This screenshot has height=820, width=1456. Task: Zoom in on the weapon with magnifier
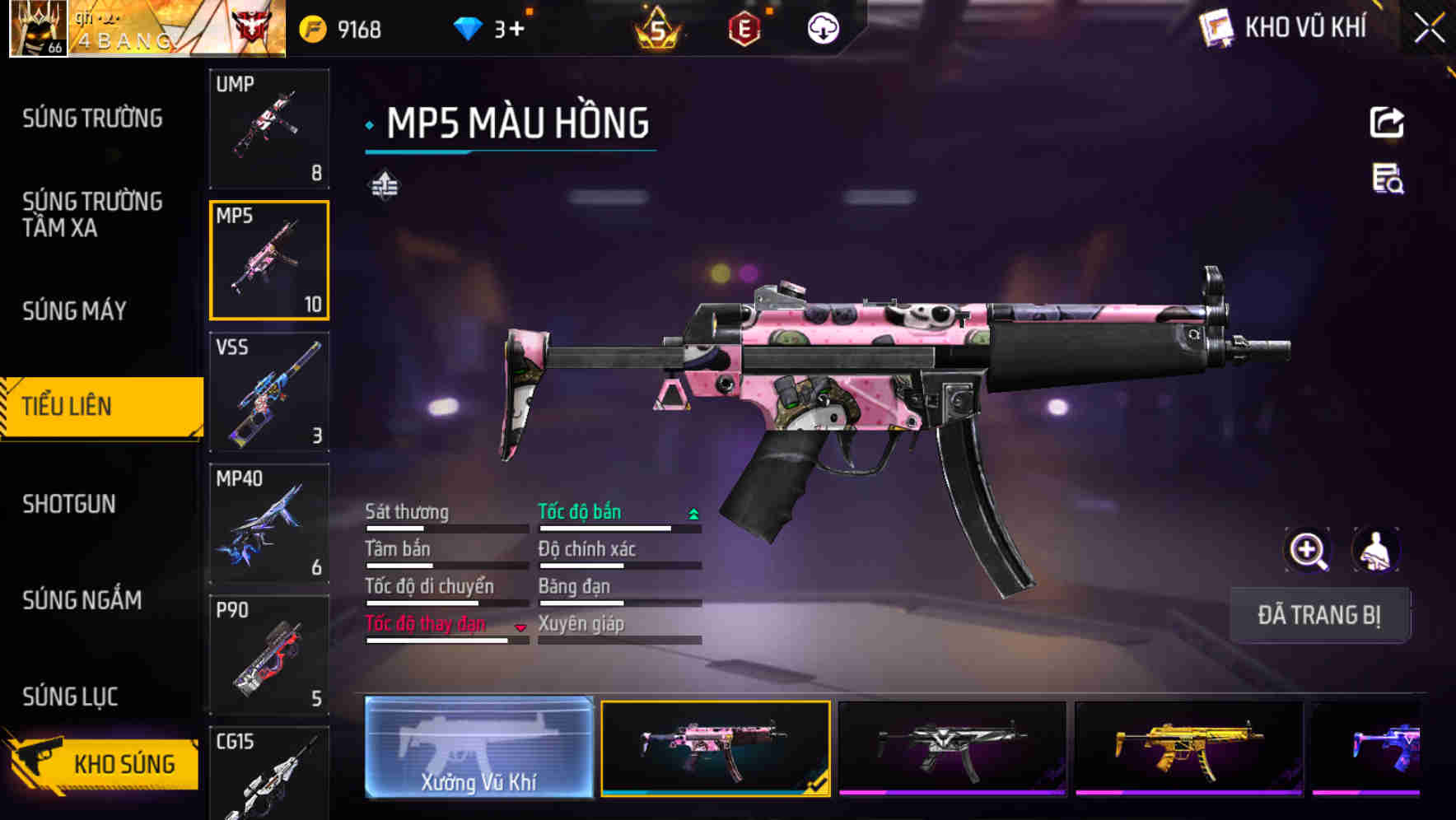pos(1308,551)
